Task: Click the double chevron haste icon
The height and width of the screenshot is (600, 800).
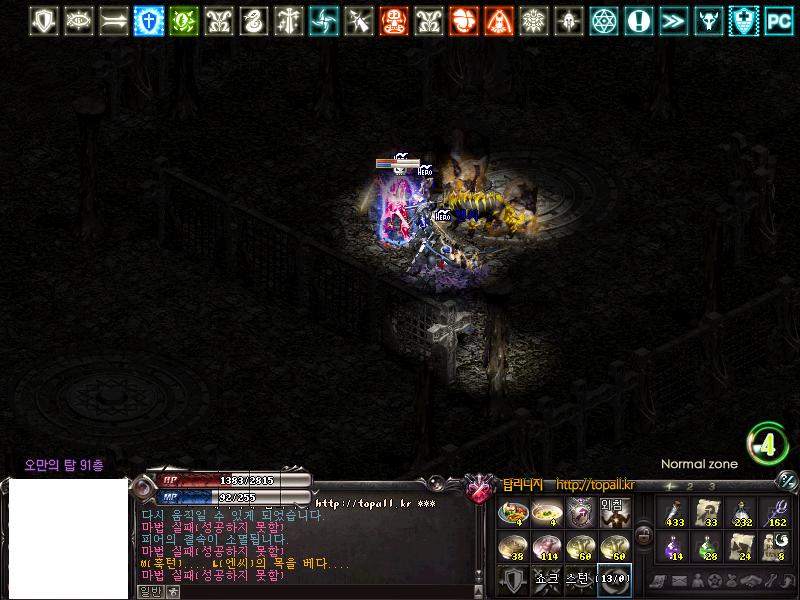Action: [673, 20]
